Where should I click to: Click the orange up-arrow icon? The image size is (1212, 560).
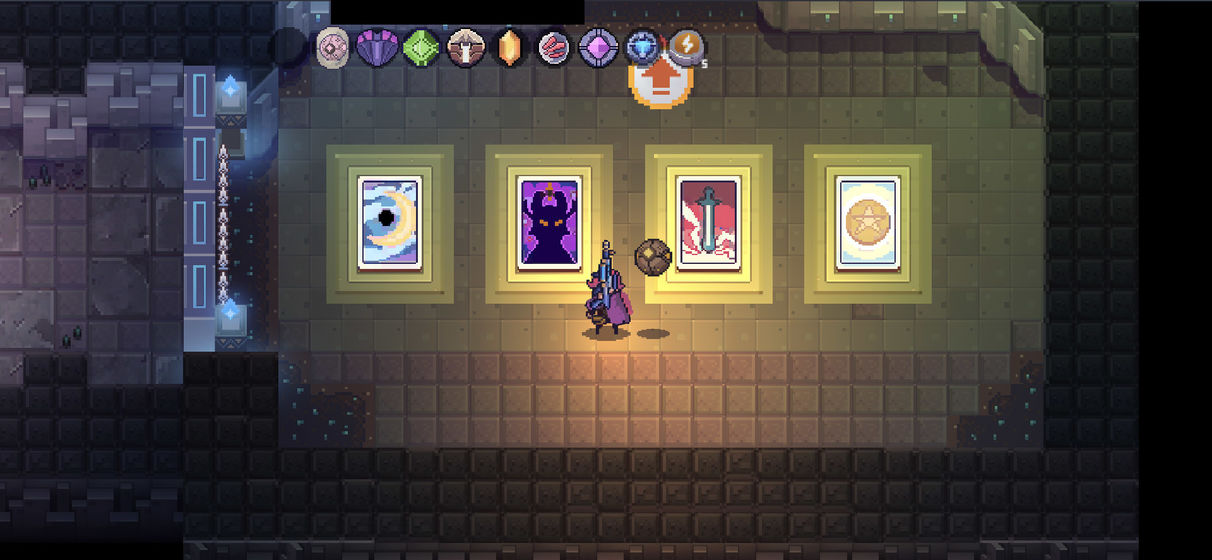point(656,82)
